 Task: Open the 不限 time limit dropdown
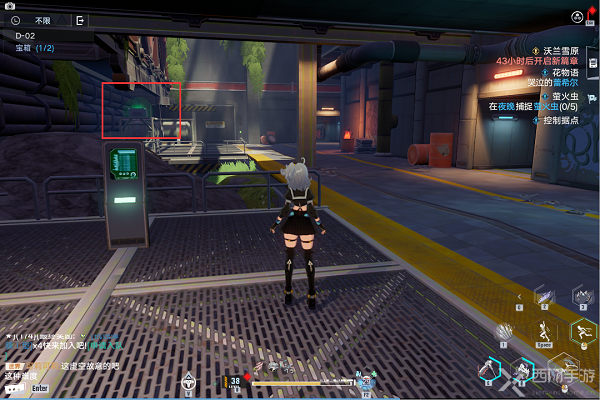[43, 19]
